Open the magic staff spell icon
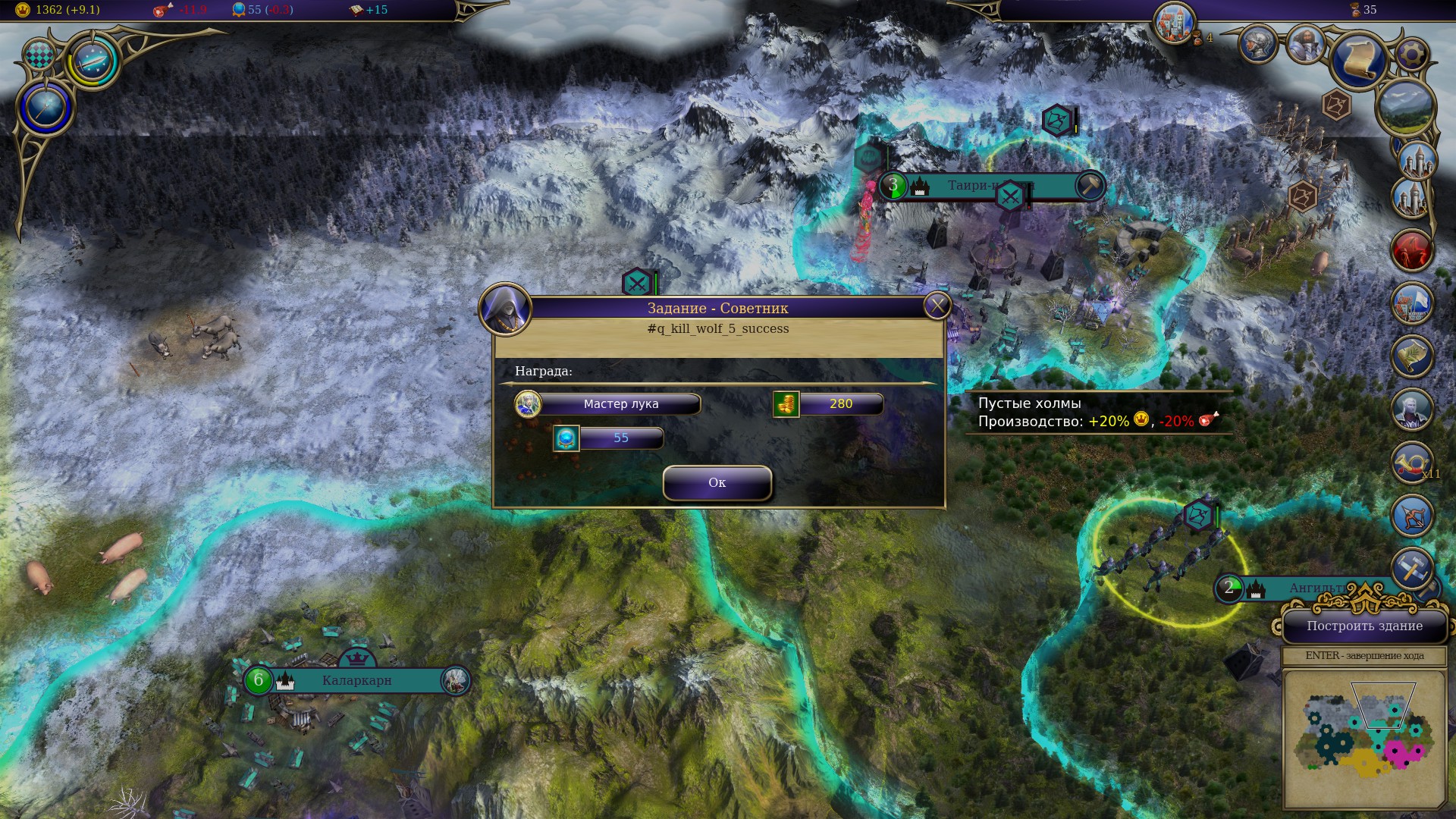The width and height of the screenshot is (1456, 819). coord(45,107)
